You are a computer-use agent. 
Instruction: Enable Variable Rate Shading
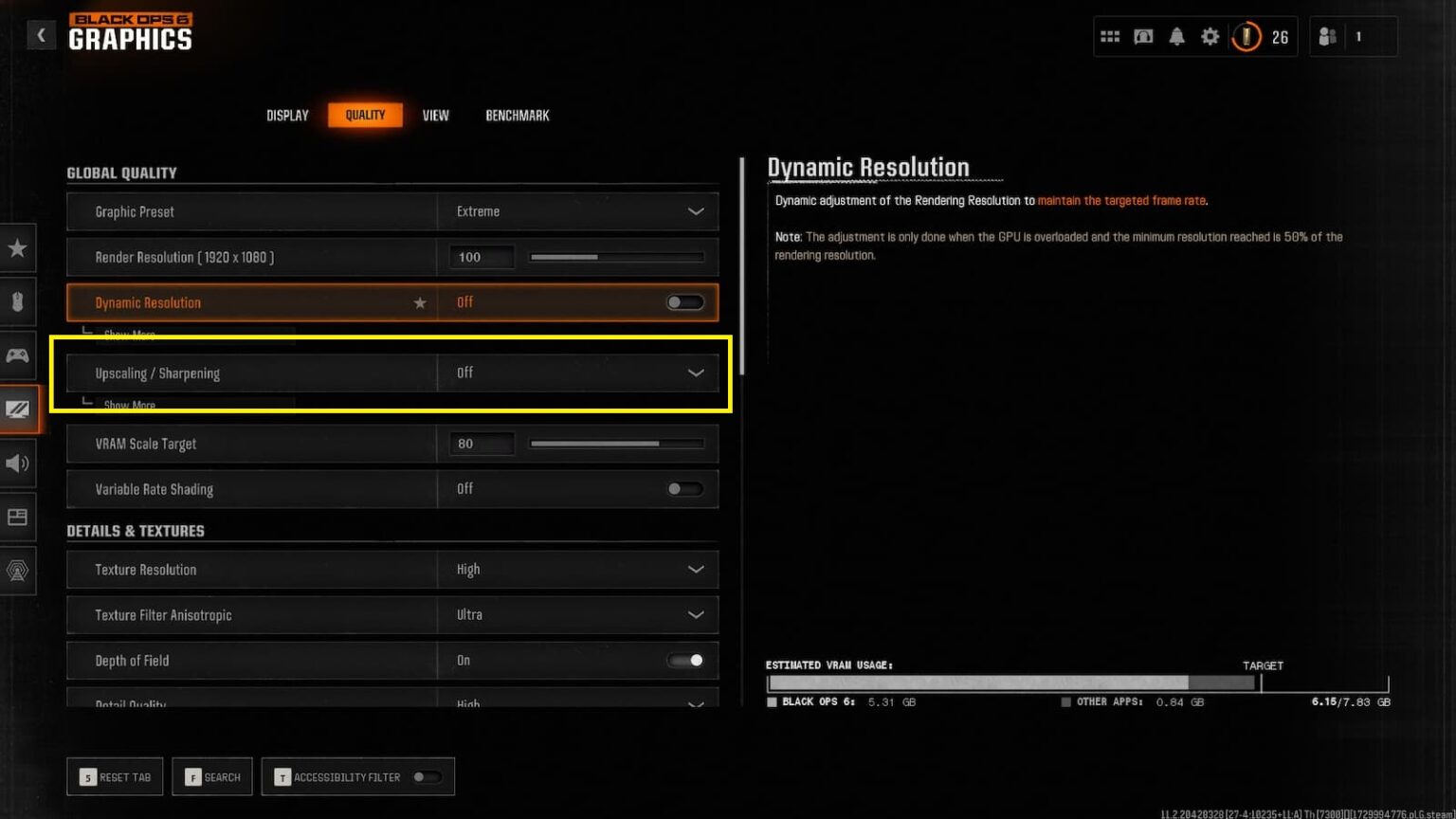pos(684,489)
